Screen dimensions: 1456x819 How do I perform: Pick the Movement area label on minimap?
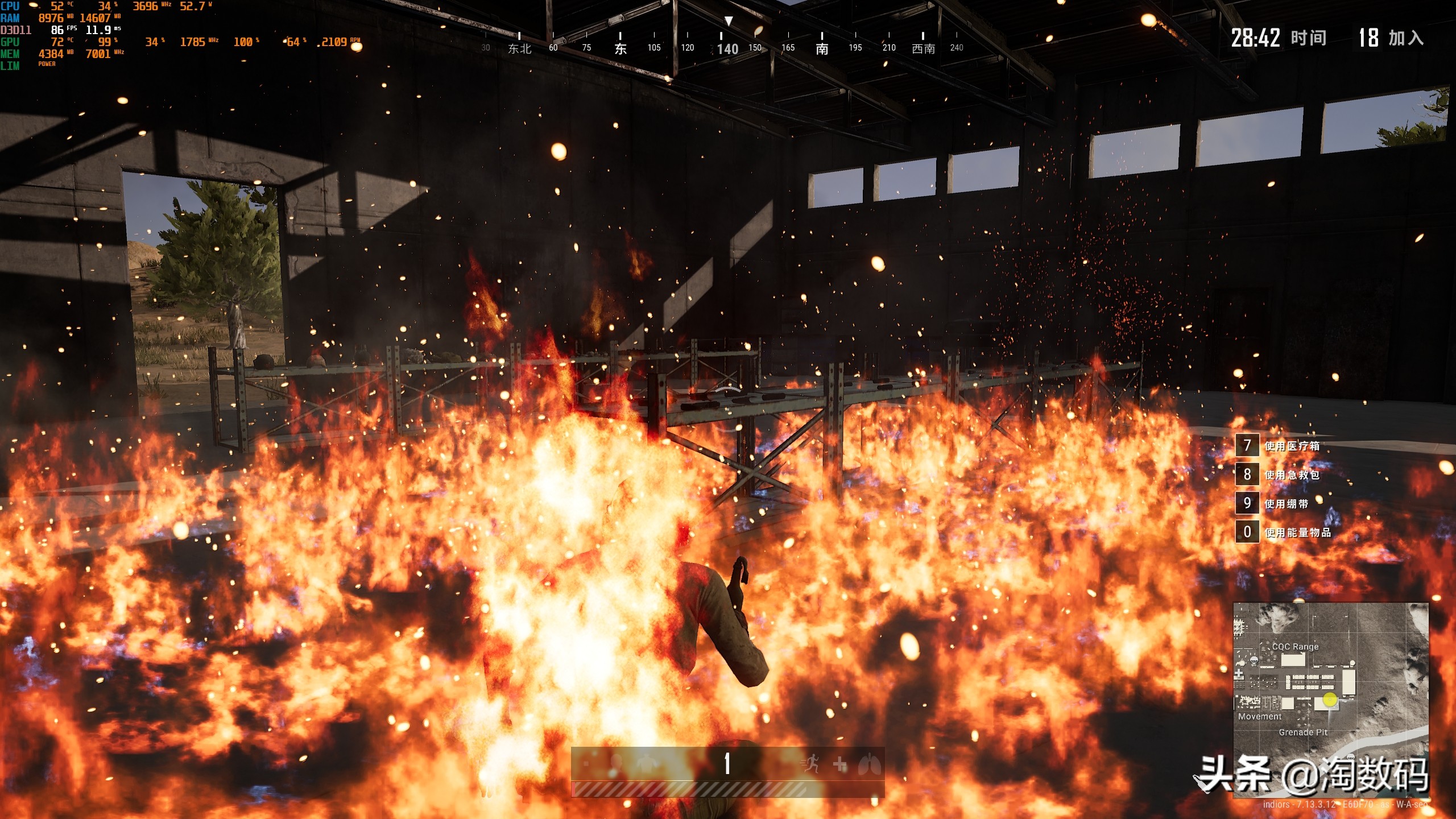pos(1260,717)
